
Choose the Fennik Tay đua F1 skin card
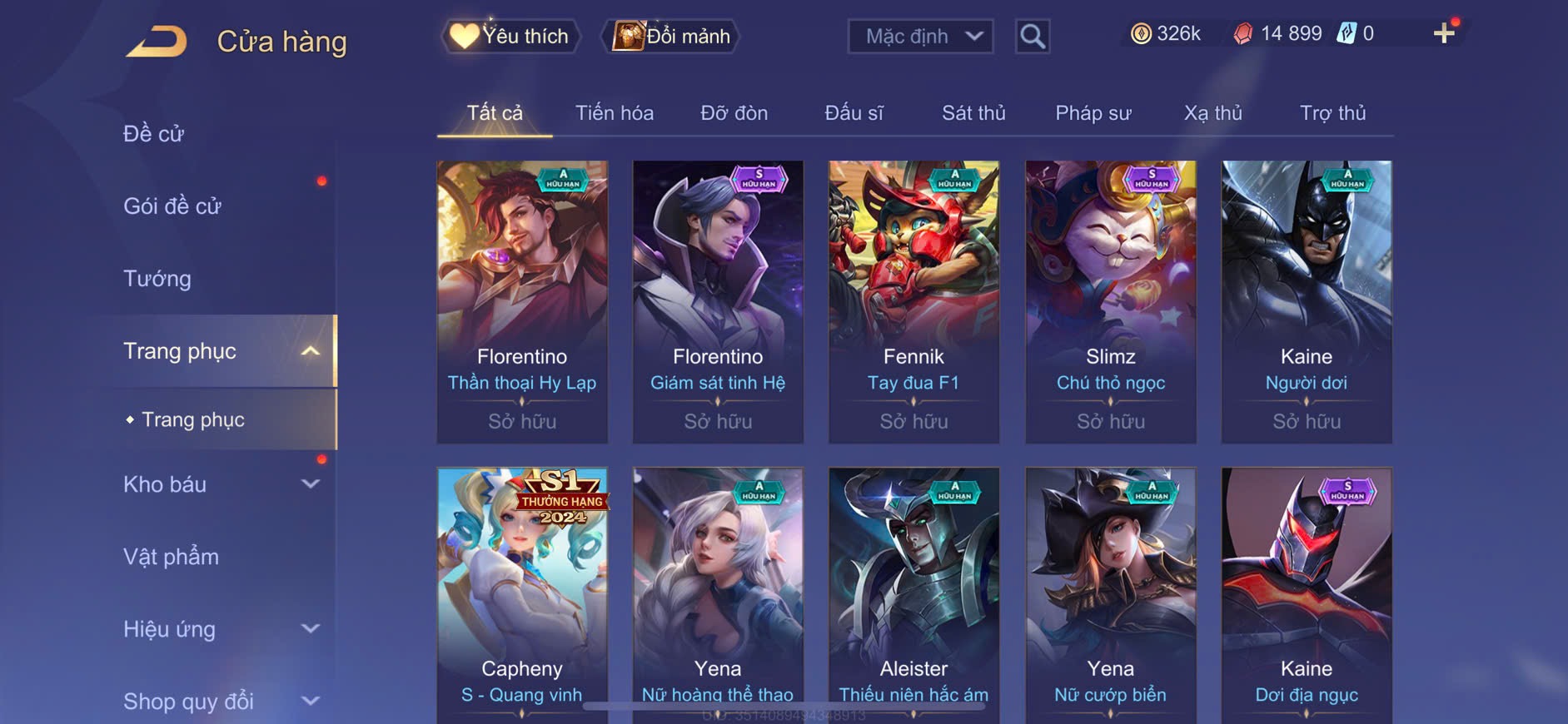click(913, 301)
